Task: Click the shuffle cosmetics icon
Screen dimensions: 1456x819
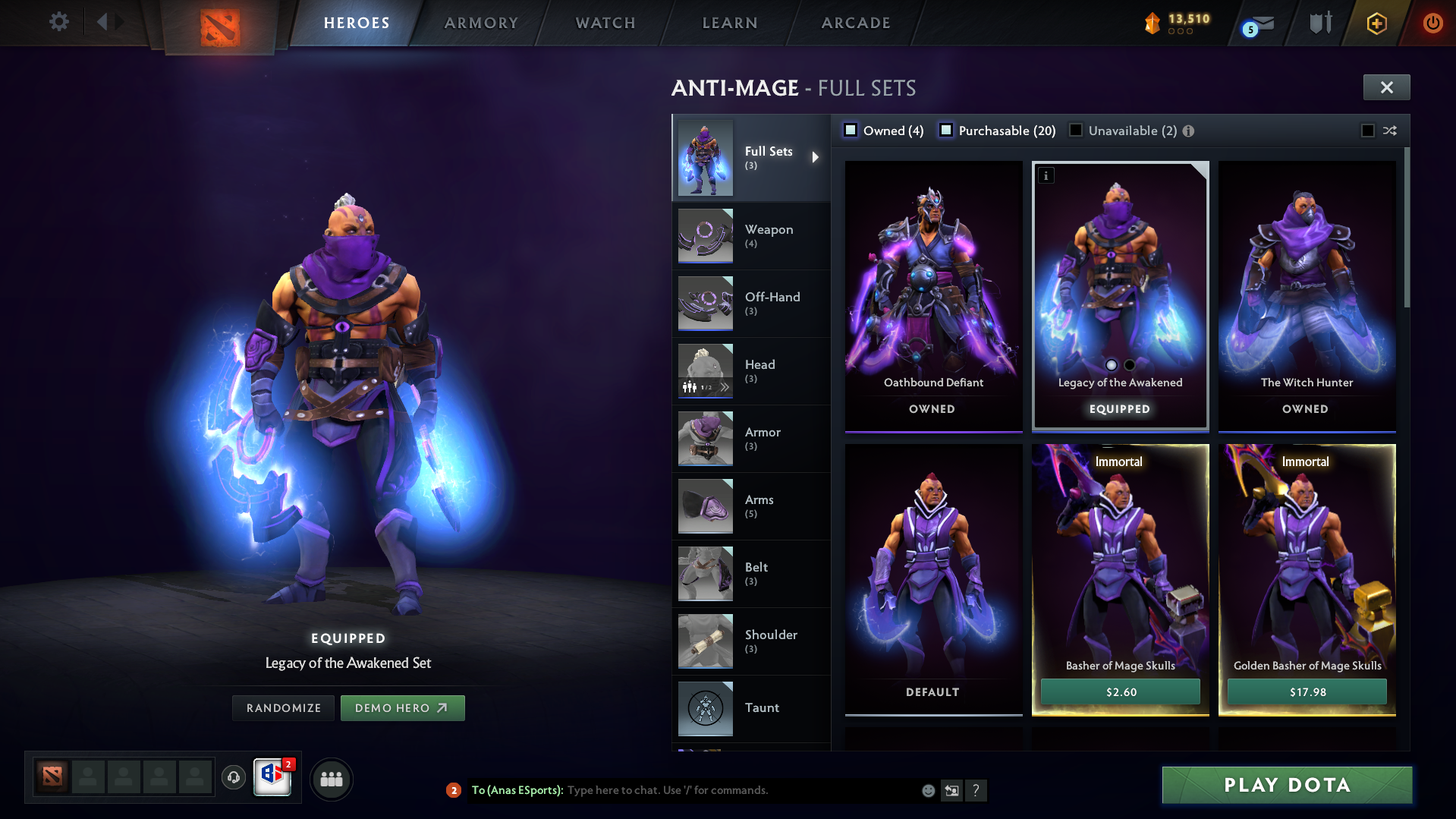Action: tap(1391, 131)
